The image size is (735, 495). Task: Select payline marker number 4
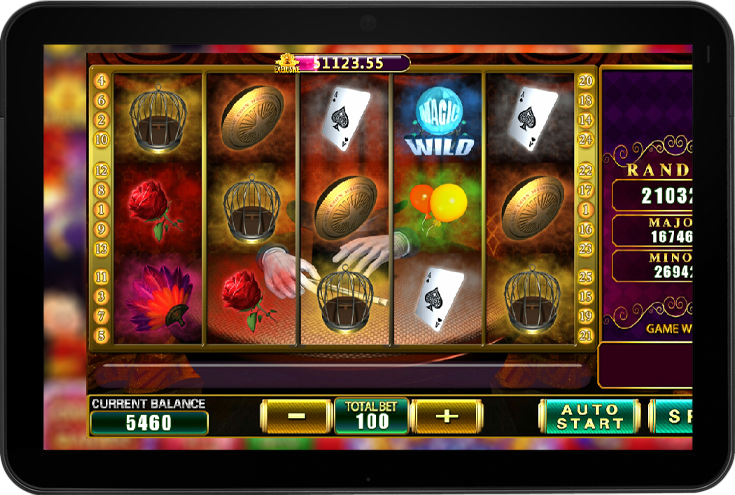[101, 80]
